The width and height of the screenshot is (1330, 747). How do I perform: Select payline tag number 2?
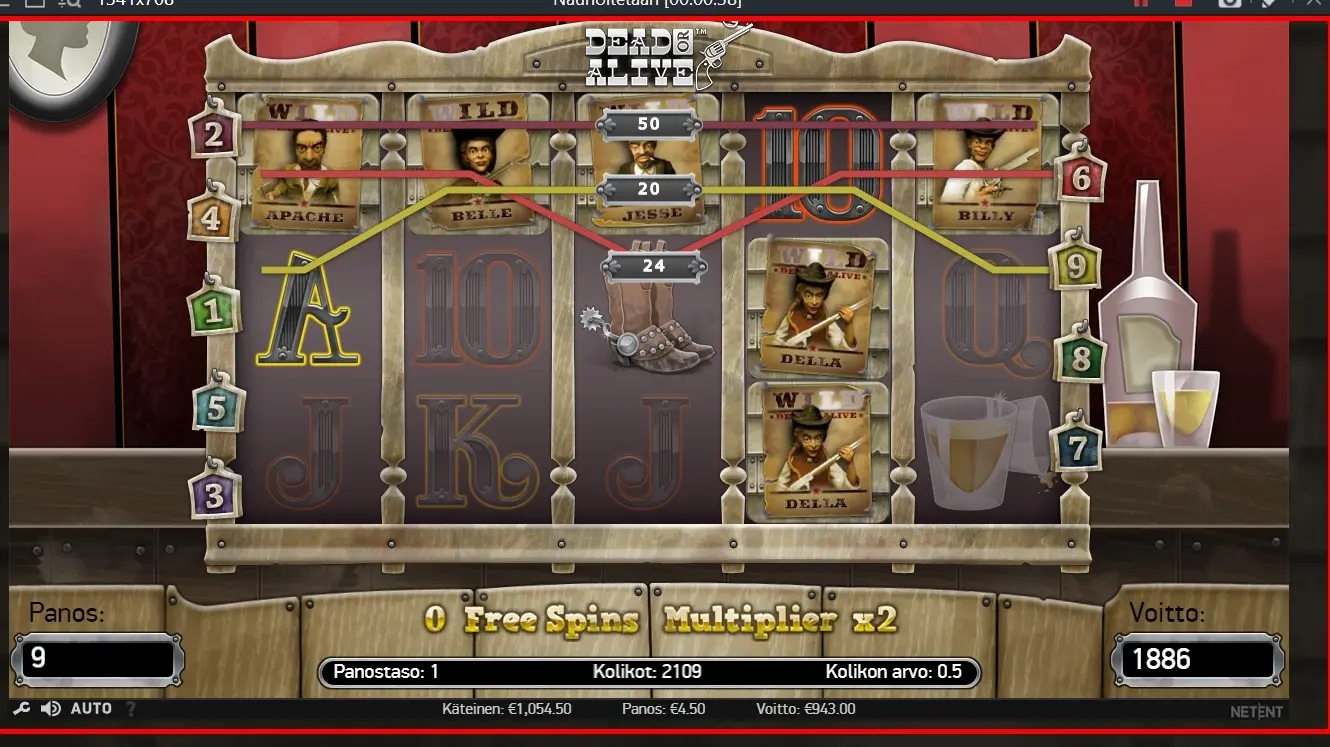point(214,134)
